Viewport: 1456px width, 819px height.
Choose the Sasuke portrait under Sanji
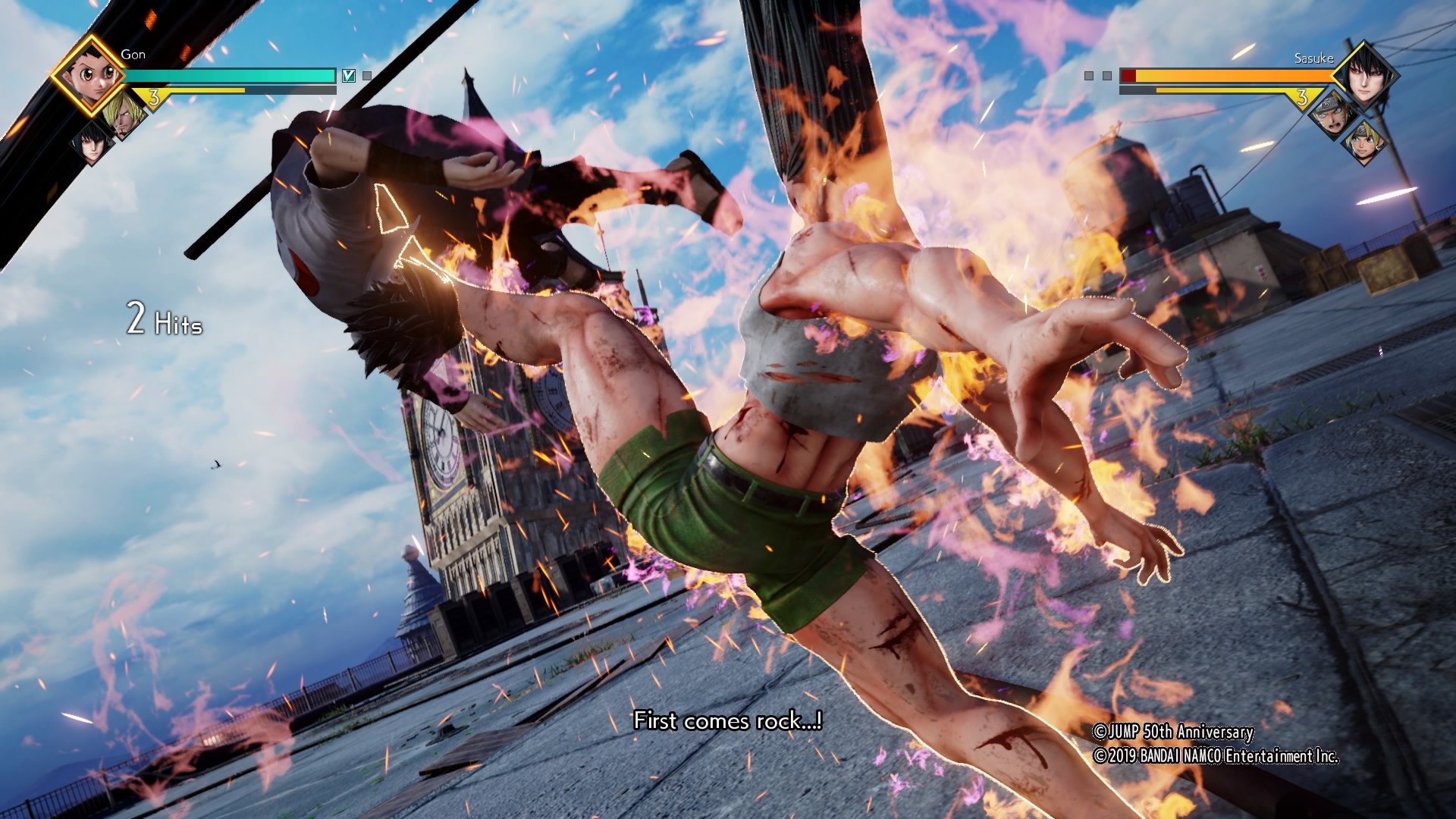pyautogui.click(x=90, y=143)
